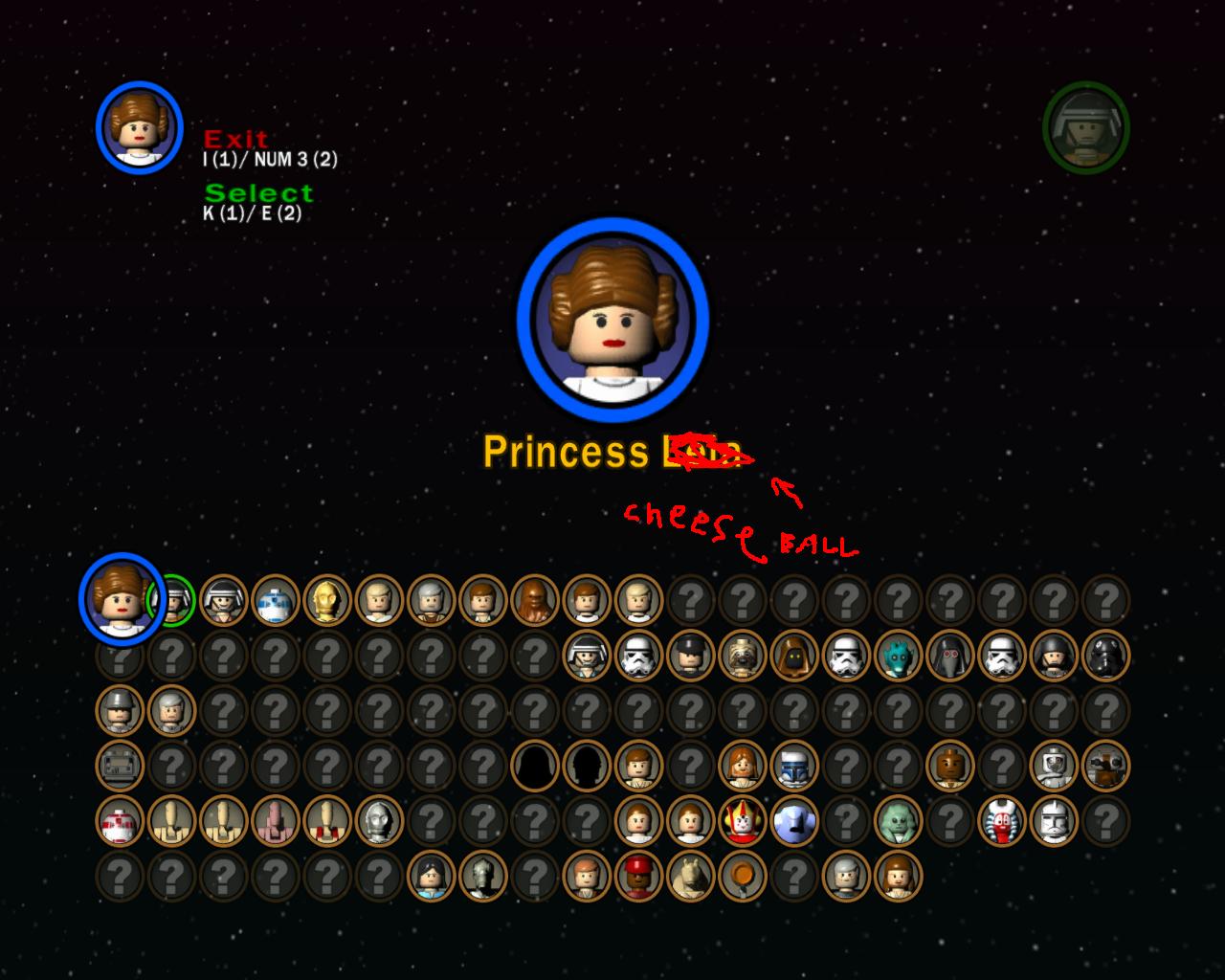The height and width of the screenshot is (980, 1225).
Task: Choose the silver protocol droid portrait
Action: (379, 820)
